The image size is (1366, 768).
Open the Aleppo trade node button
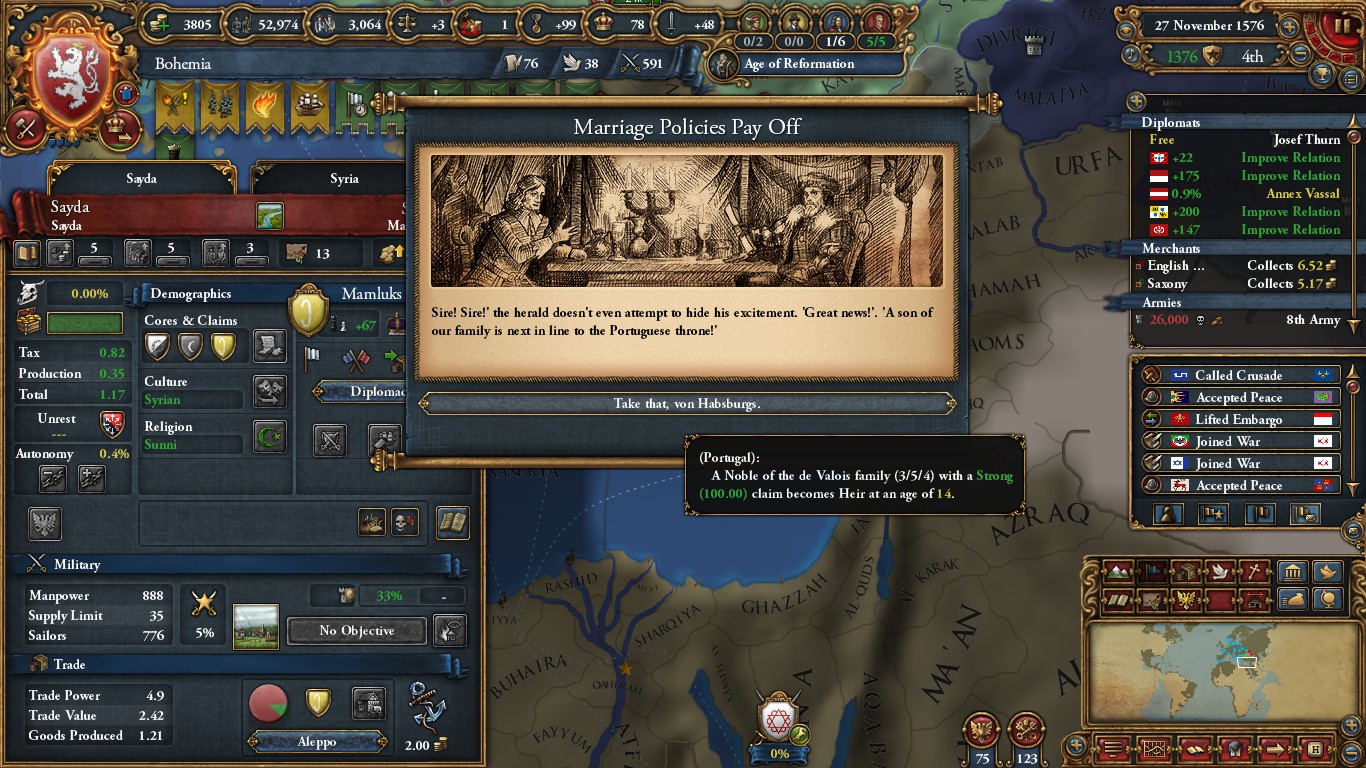click(316, 742)
